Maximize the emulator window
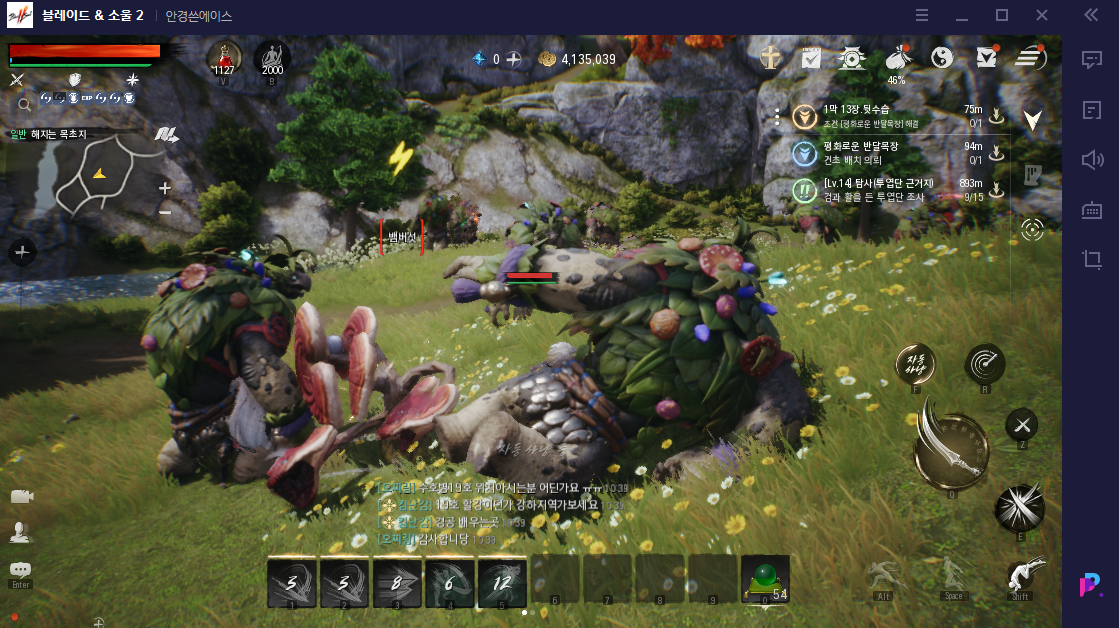1119x628 pixels. pyautogui.click(x=1002, y=15)
